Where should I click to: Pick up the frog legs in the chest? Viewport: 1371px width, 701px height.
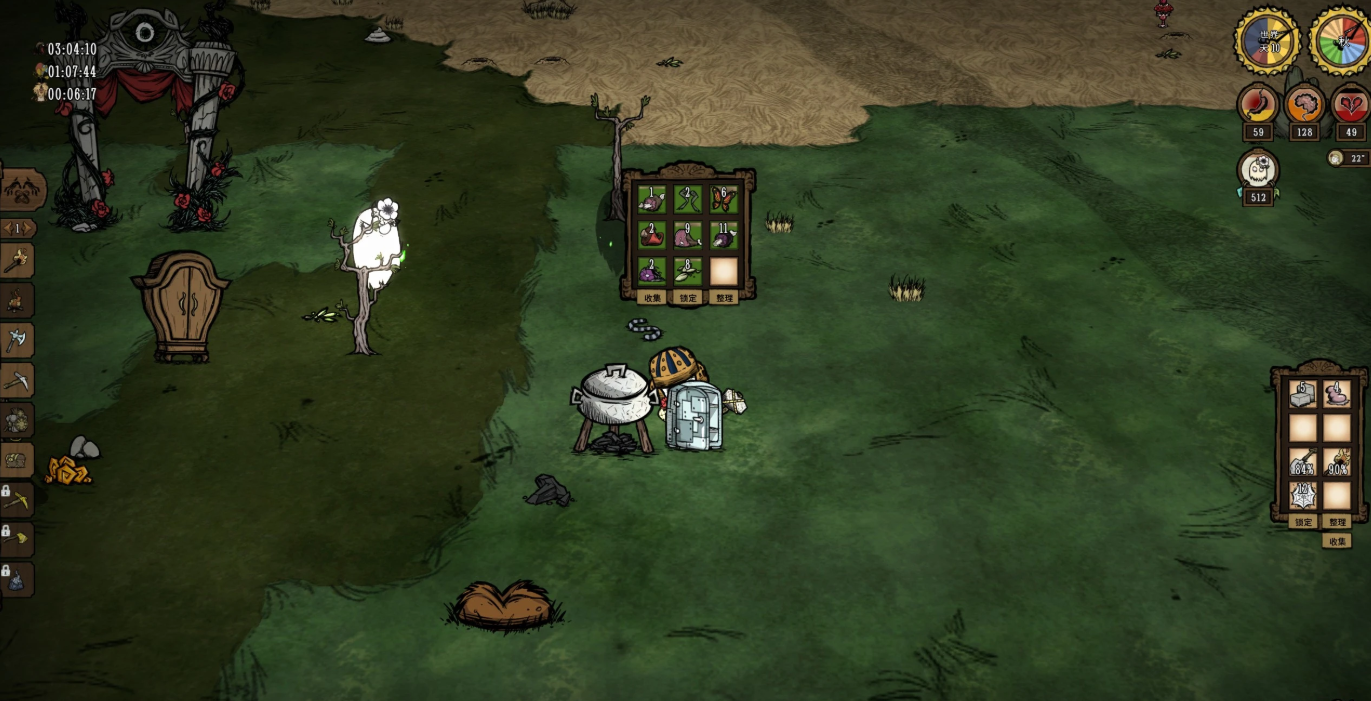(687, 201)
